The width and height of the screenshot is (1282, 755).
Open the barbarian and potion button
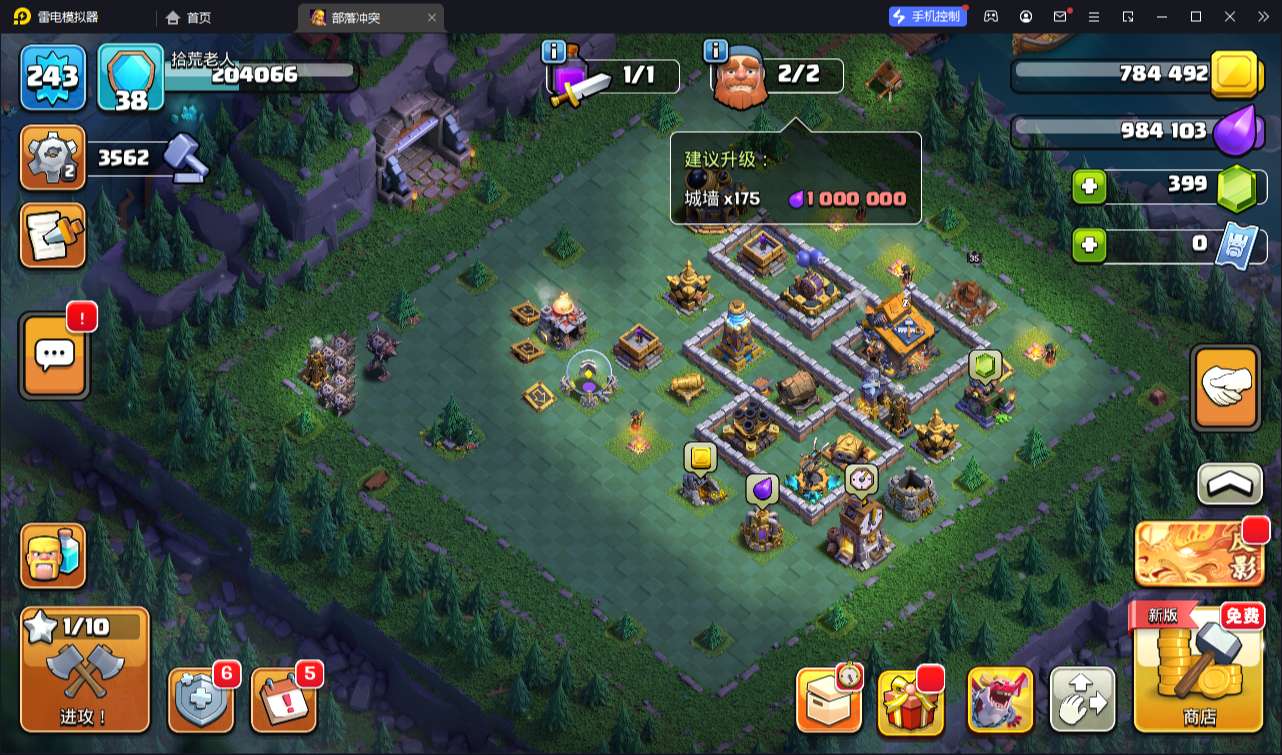click(x=53, y=556)
